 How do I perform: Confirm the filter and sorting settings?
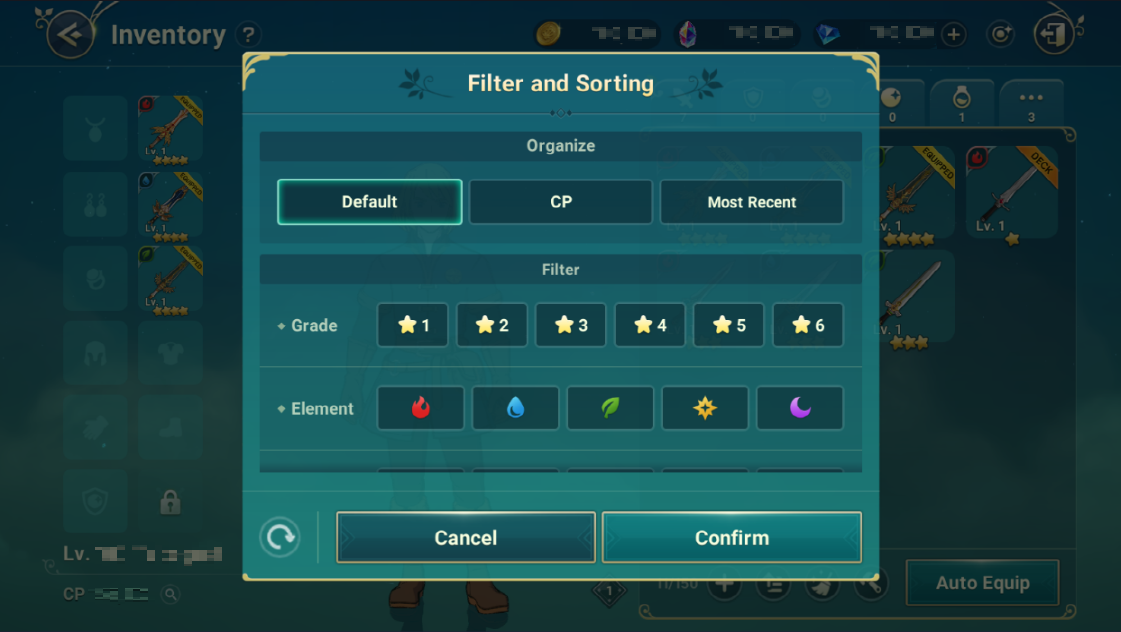[732, 538]
